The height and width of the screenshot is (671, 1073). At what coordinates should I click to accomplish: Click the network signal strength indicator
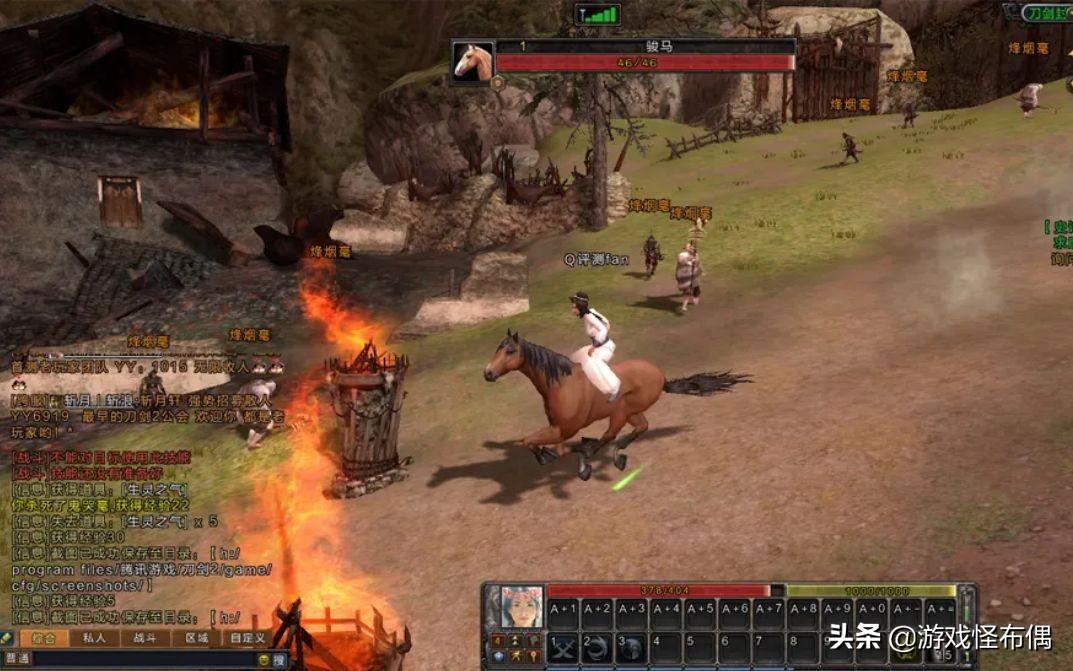(599, 15)
